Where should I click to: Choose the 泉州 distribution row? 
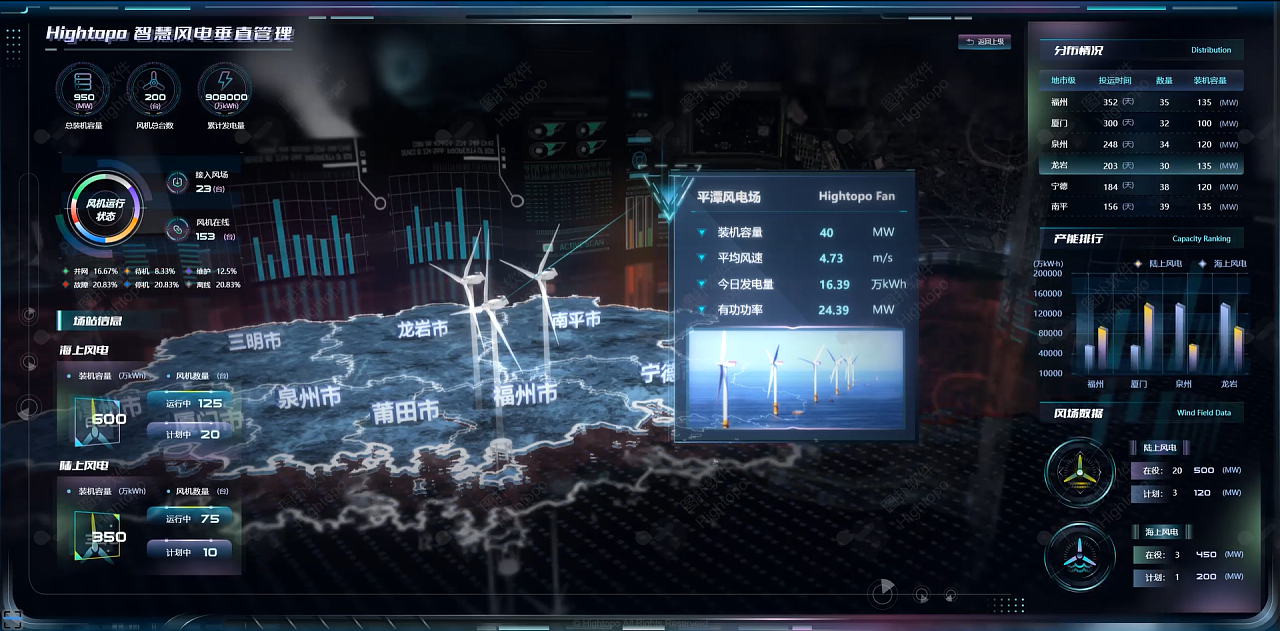pos(1144,144)
